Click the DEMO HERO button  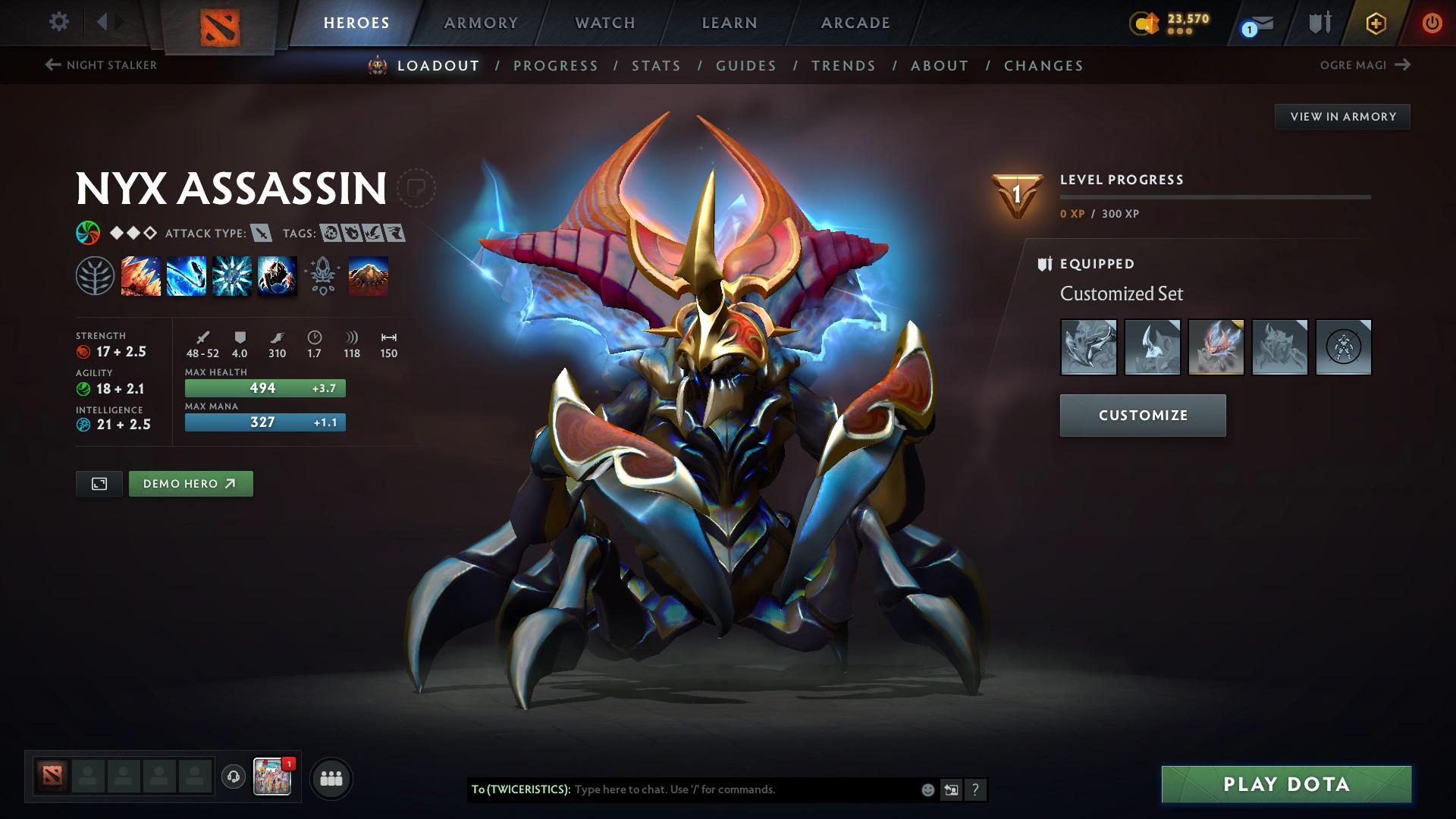pyautogui.click(x=190, y=483)
